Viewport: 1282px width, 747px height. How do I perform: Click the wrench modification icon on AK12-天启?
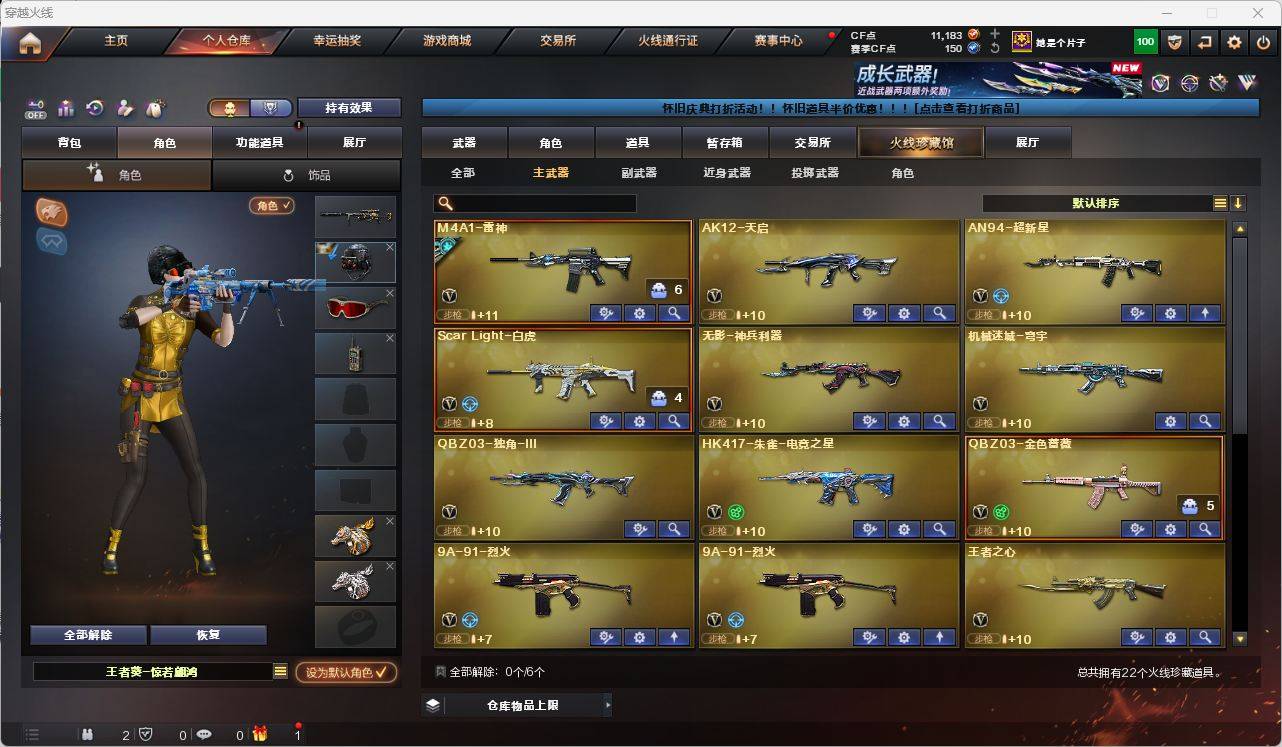tap(870, 313)
